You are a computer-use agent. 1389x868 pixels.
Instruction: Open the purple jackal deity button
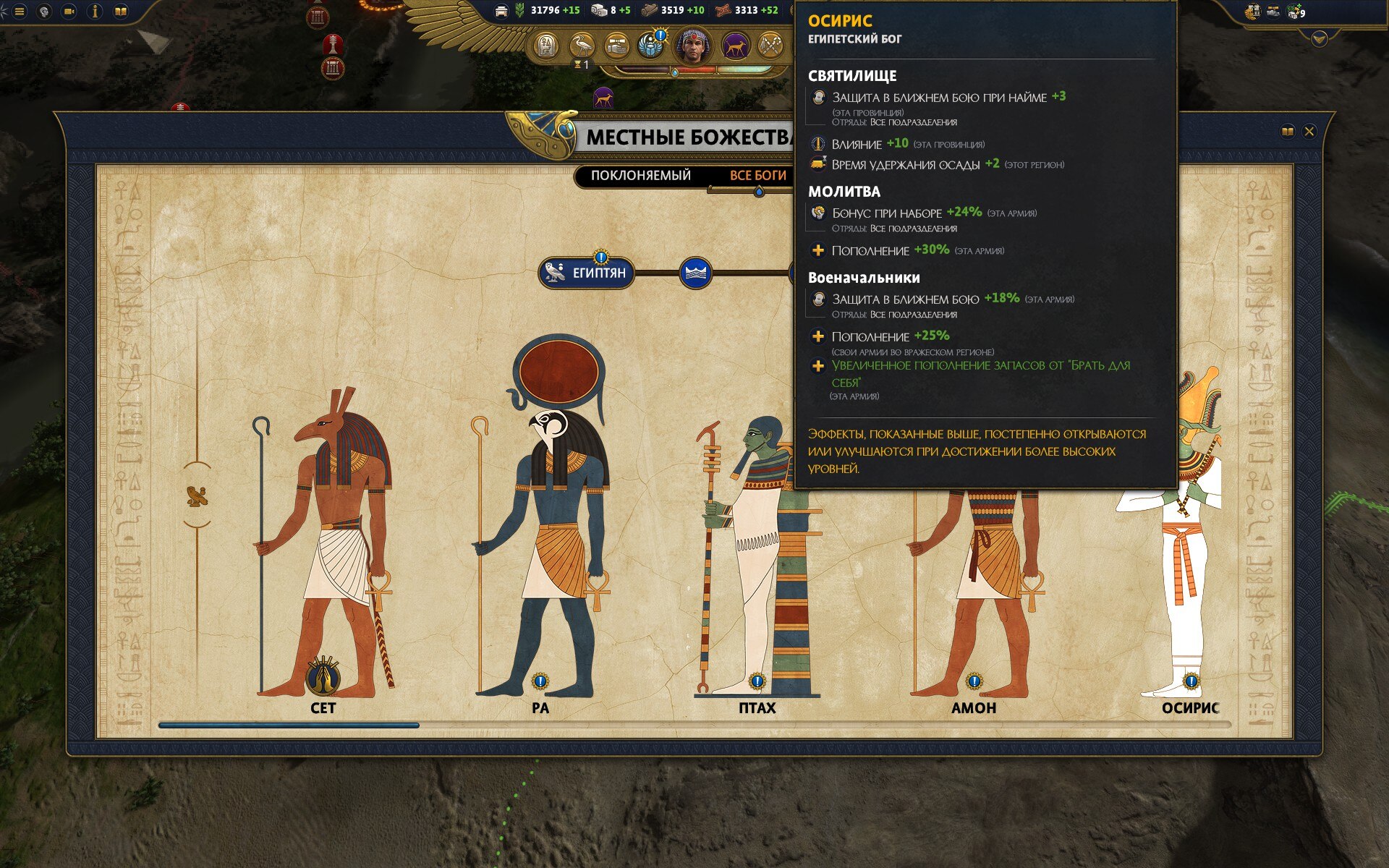click(735, 46)
